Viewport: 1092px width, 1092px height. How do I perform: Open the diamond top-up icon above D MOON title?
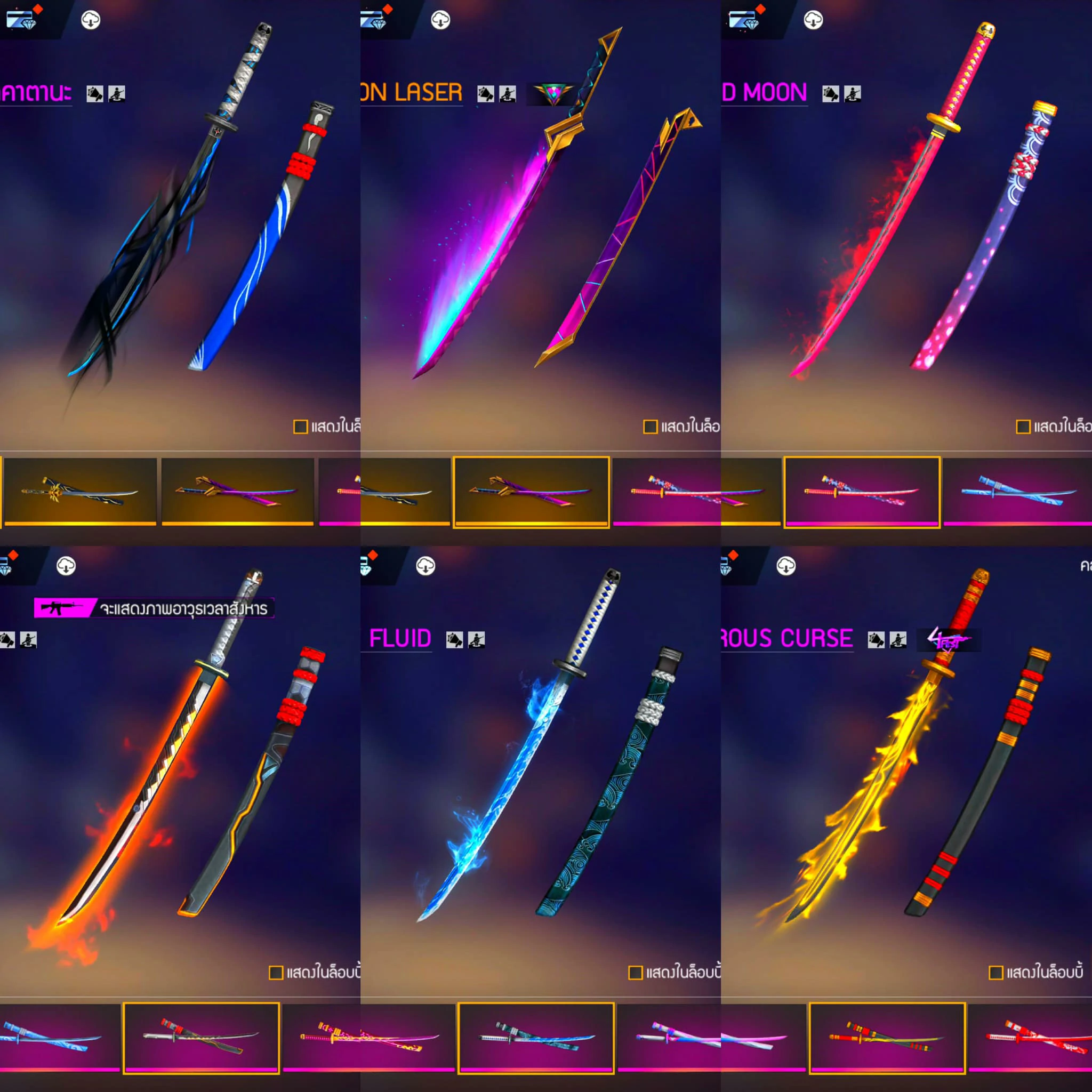745,20
